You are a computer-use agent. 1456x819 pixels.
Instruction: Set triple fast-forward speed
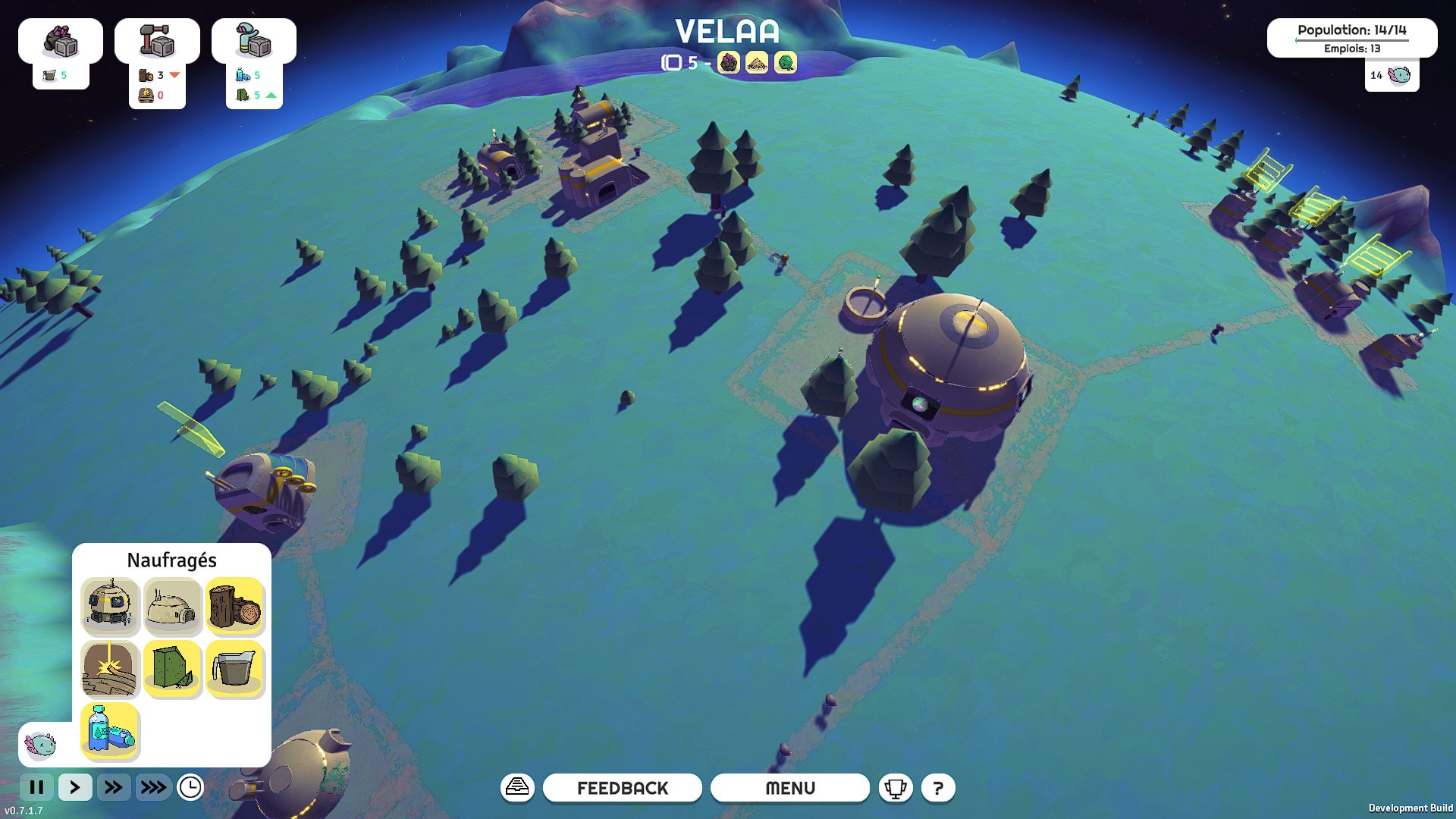(153, 787)
